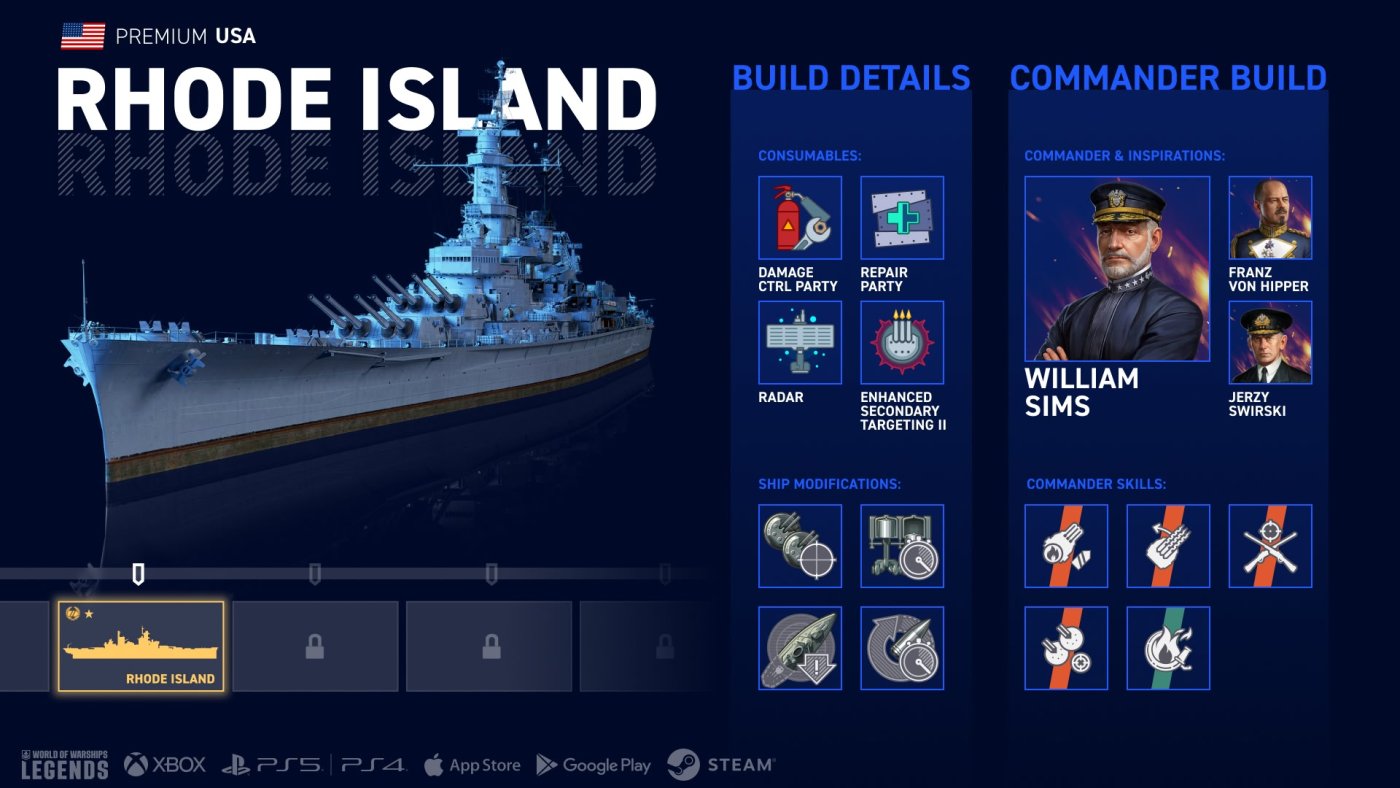Pick the rudder gauge ship modification
The height and width of the screenshot is (788, 1400).
click(x=902, y=648)
